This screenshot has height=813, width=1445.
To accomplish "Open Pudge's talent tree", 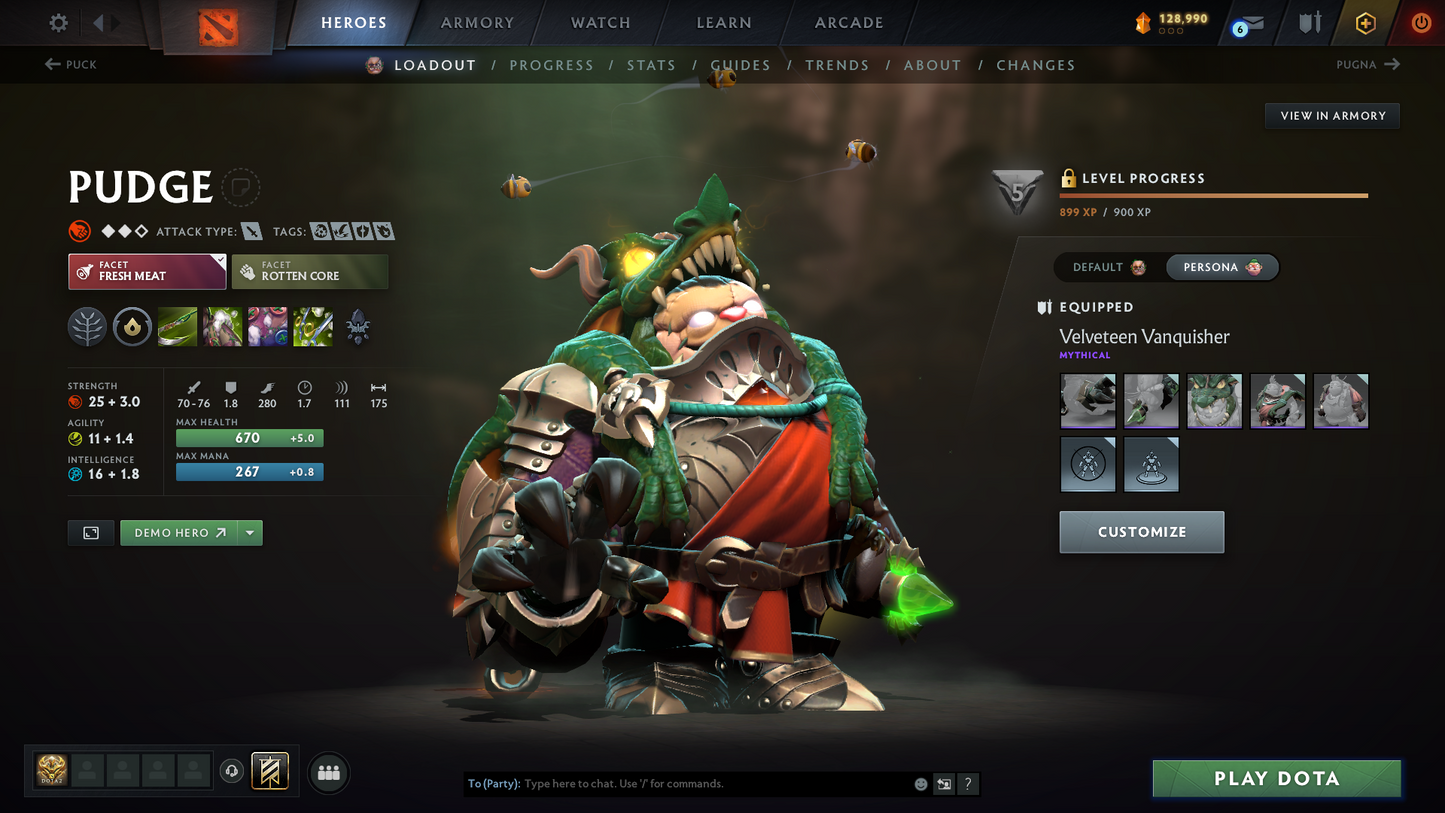I will [87, 326].
